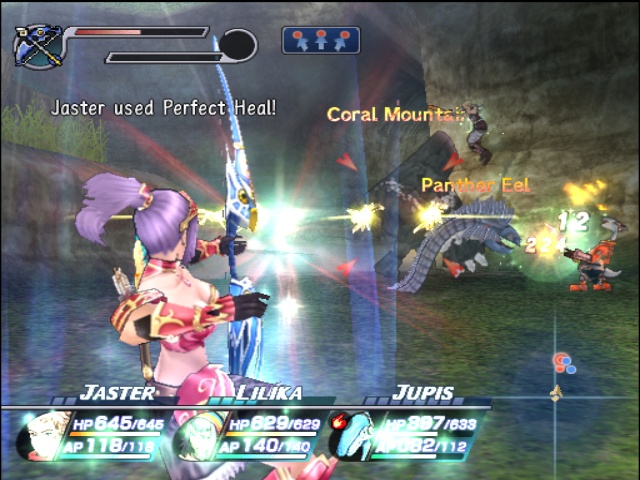Image resolution: width=640 pixels, height=480 pixels.
Task: Choose Jaster's character portrait
Action: (x=44, y=434)
